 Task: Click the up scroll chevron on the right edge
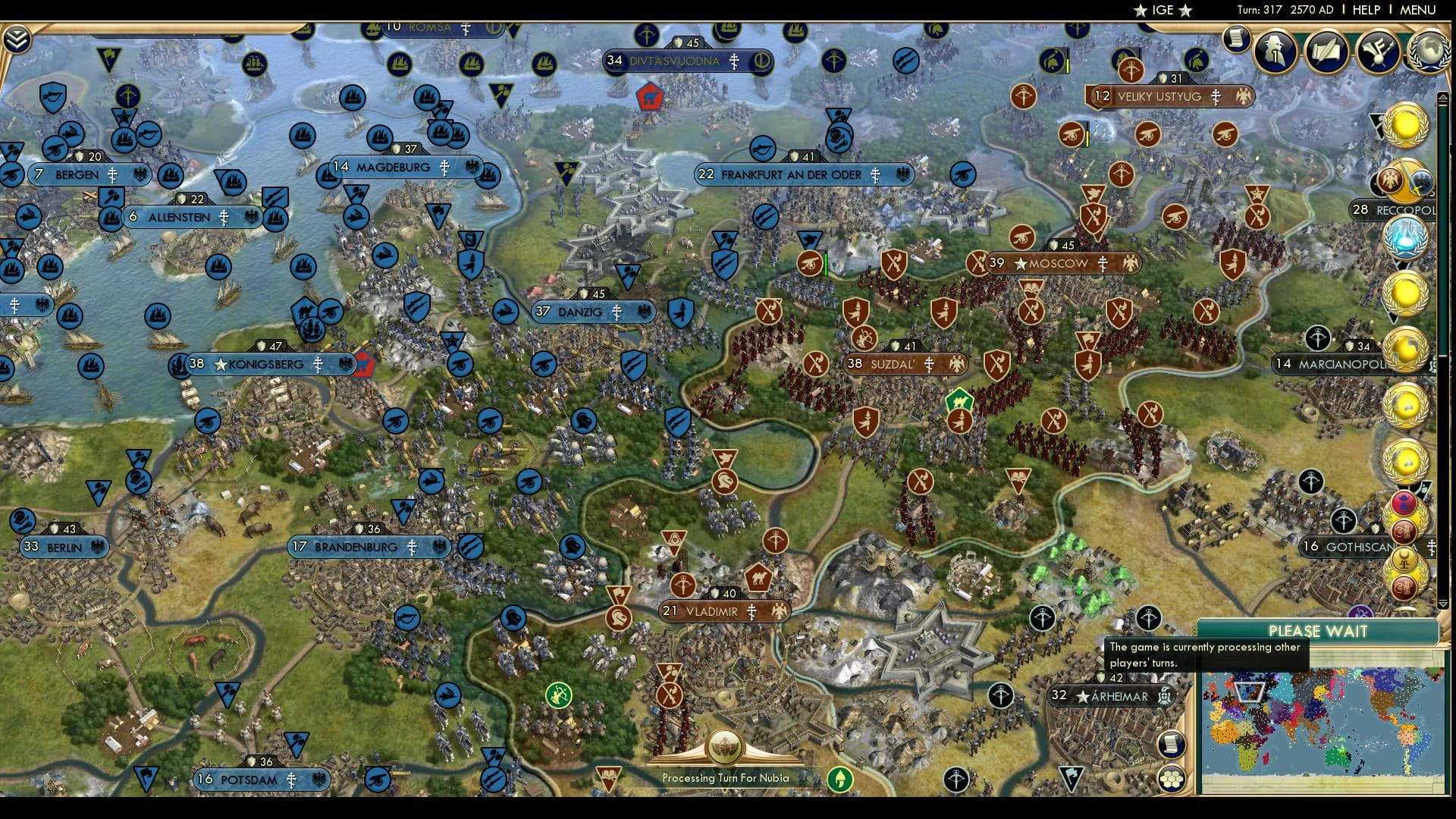[1443, 97]
